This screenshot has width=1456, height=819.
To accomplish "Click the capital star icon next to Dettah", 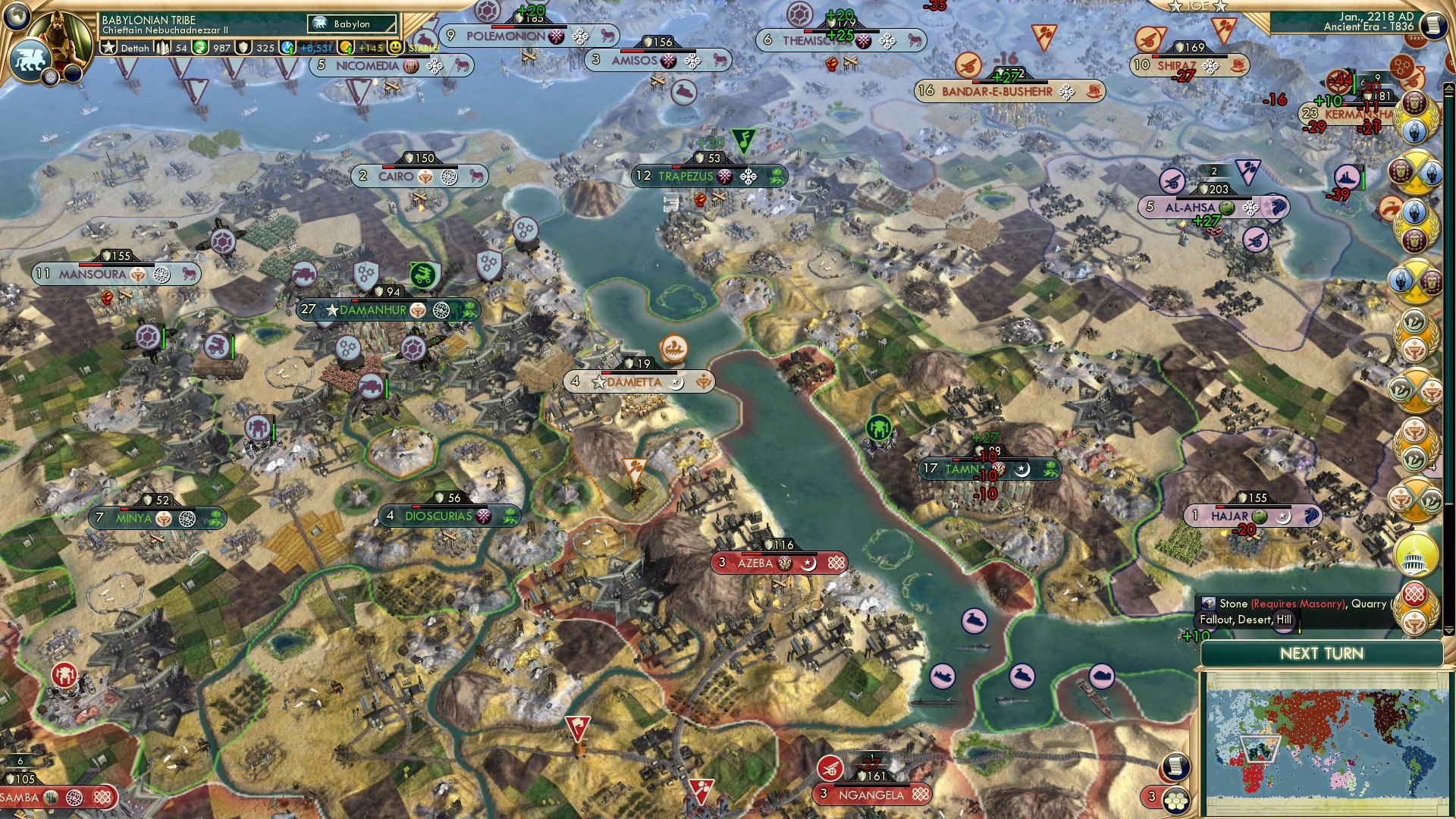I will click(x=108, y=48).
